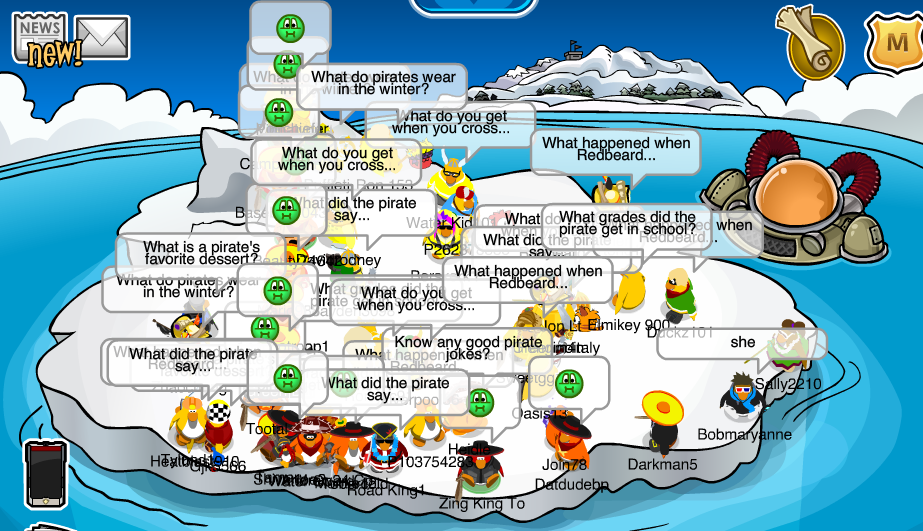Open the spy phone icon
Screen dimensions: 923x531
(44, 474)
